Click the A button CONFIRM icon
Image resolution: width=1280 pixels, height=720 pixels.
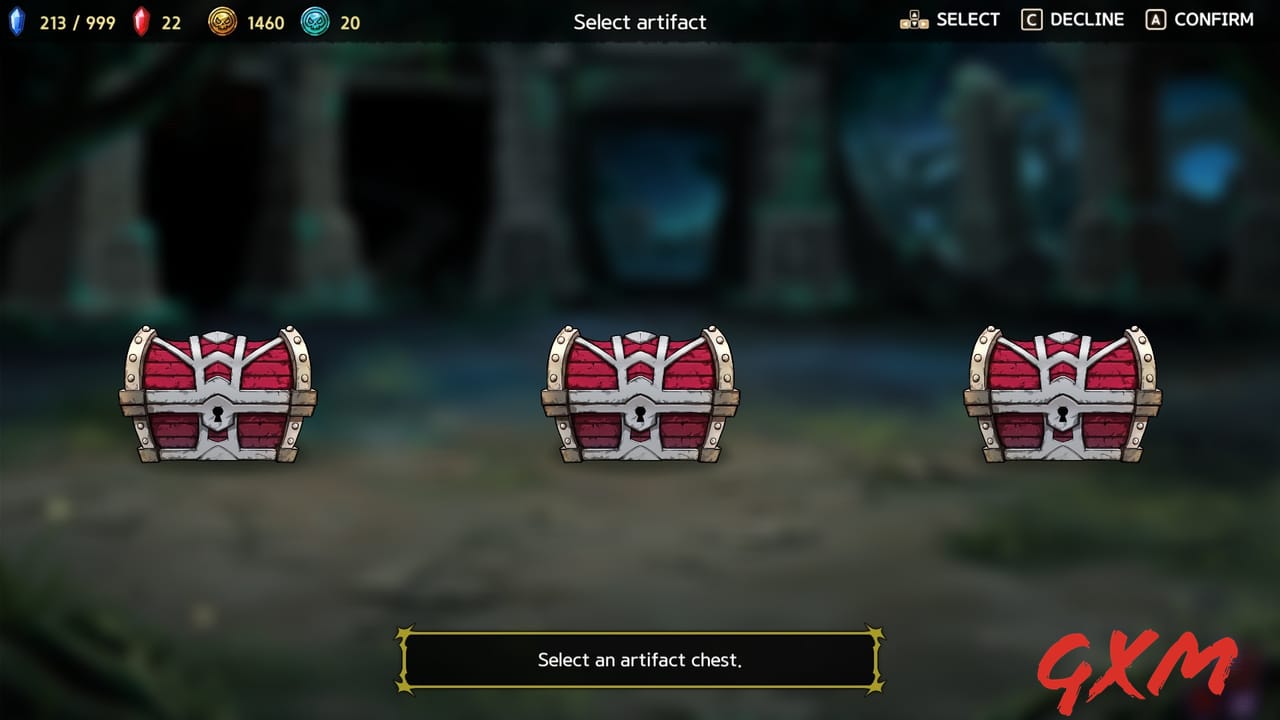pyautogui.click(x=1157, y=18)
